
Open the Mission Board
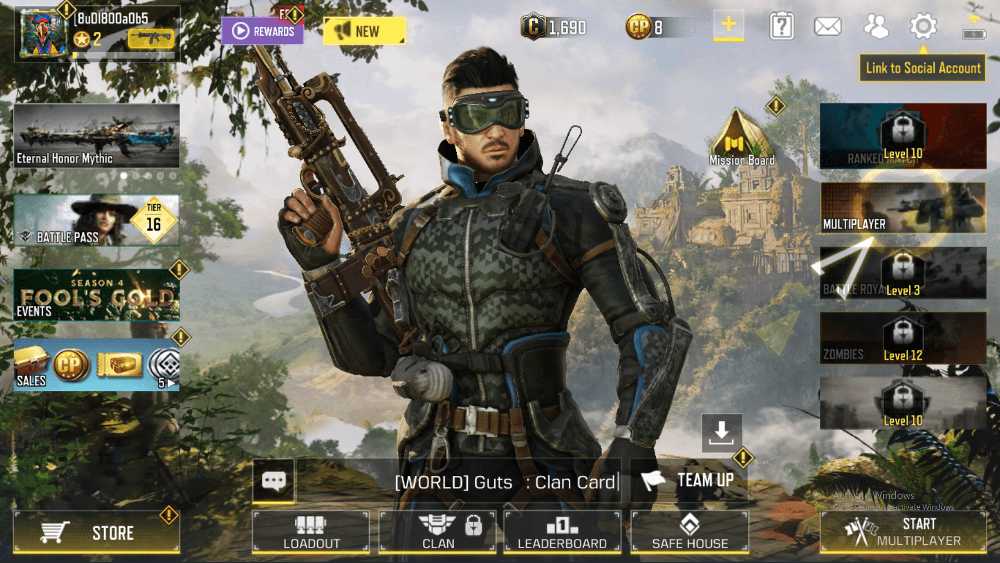click(741, 138)
